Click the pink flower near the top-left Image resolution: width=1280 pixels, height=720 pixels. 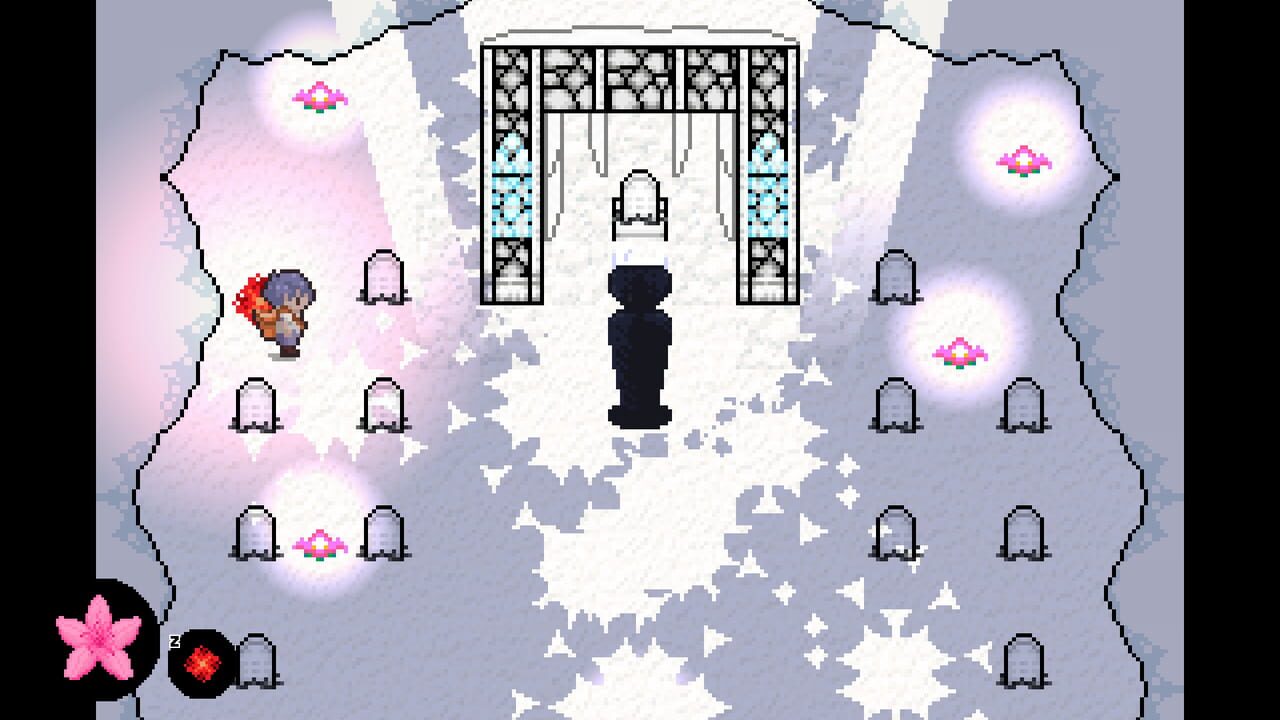(318, 97)
